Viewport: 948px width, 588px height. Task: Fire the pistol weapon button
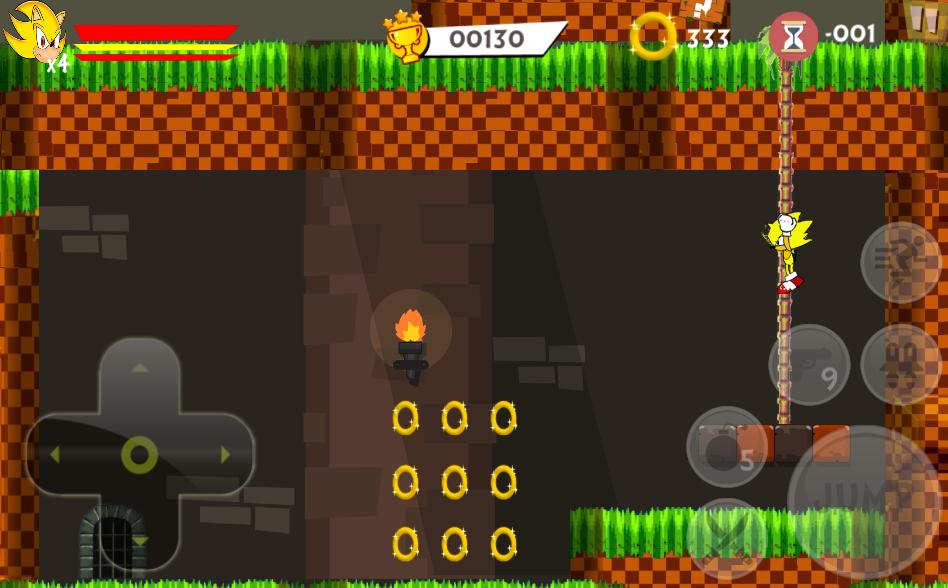pos(809,364)
